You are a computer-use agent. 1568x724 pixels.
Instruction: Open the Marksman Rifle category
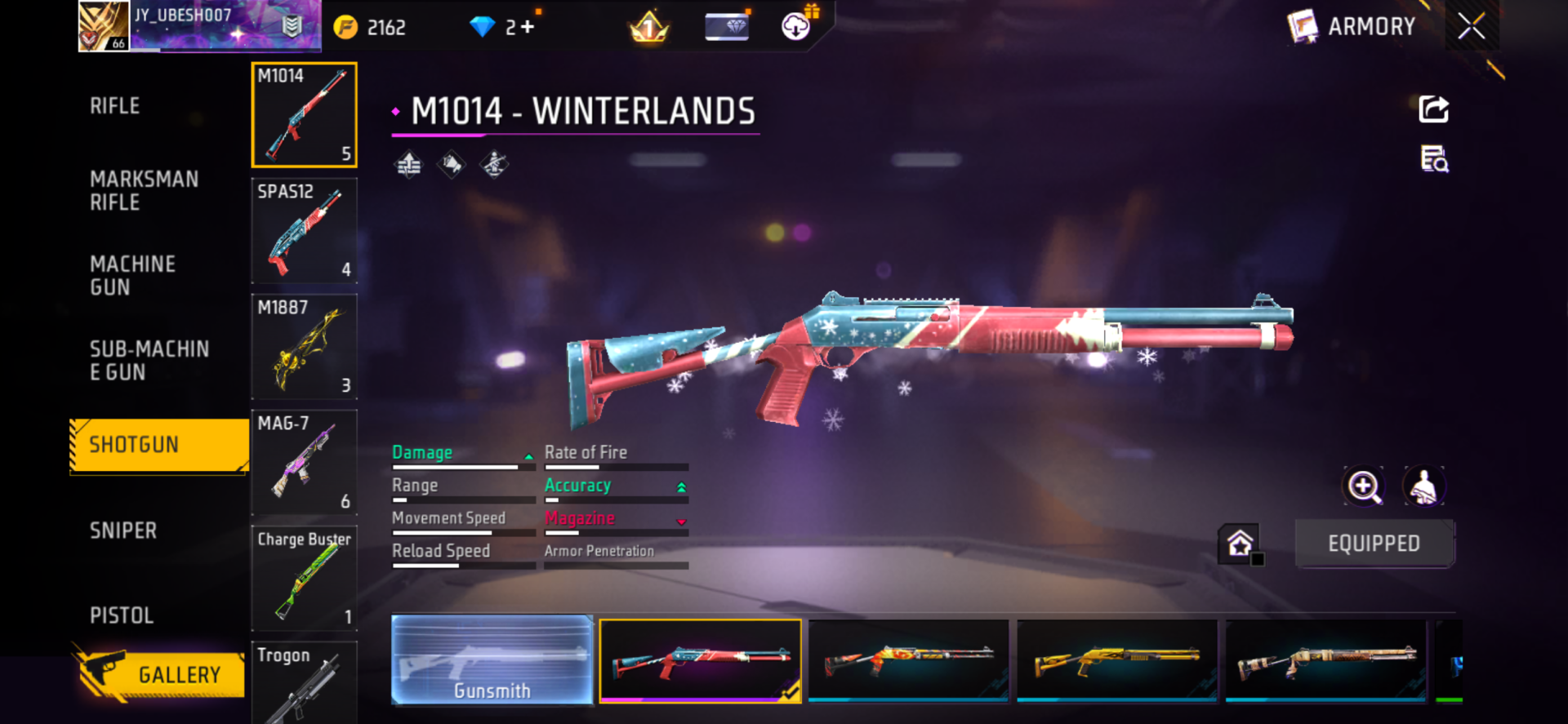coord(144,190)
